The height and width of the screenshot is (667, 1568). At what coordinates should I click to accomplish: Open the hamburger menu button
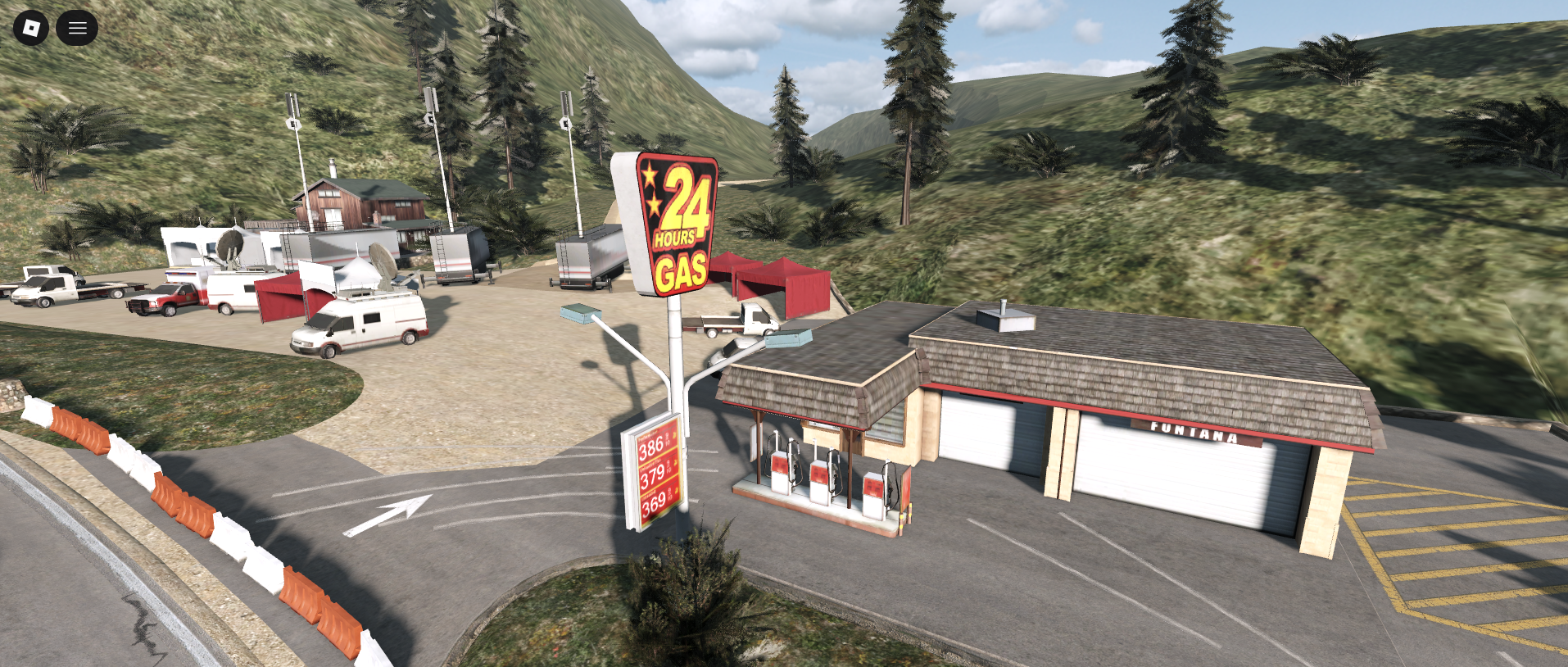coord(77,29)
